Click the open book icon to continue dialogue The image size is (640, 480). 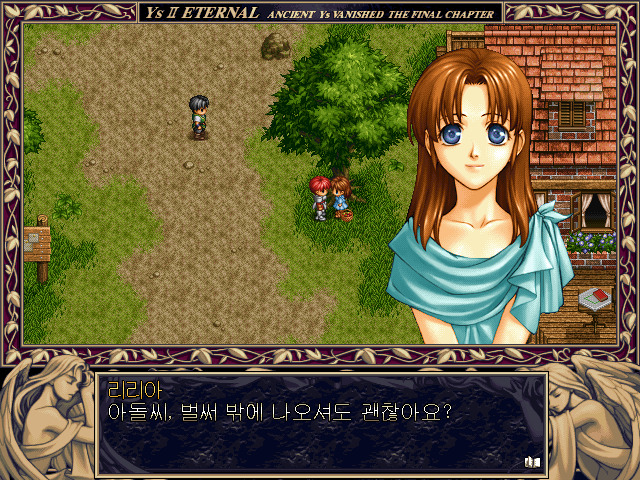point(532,462)
